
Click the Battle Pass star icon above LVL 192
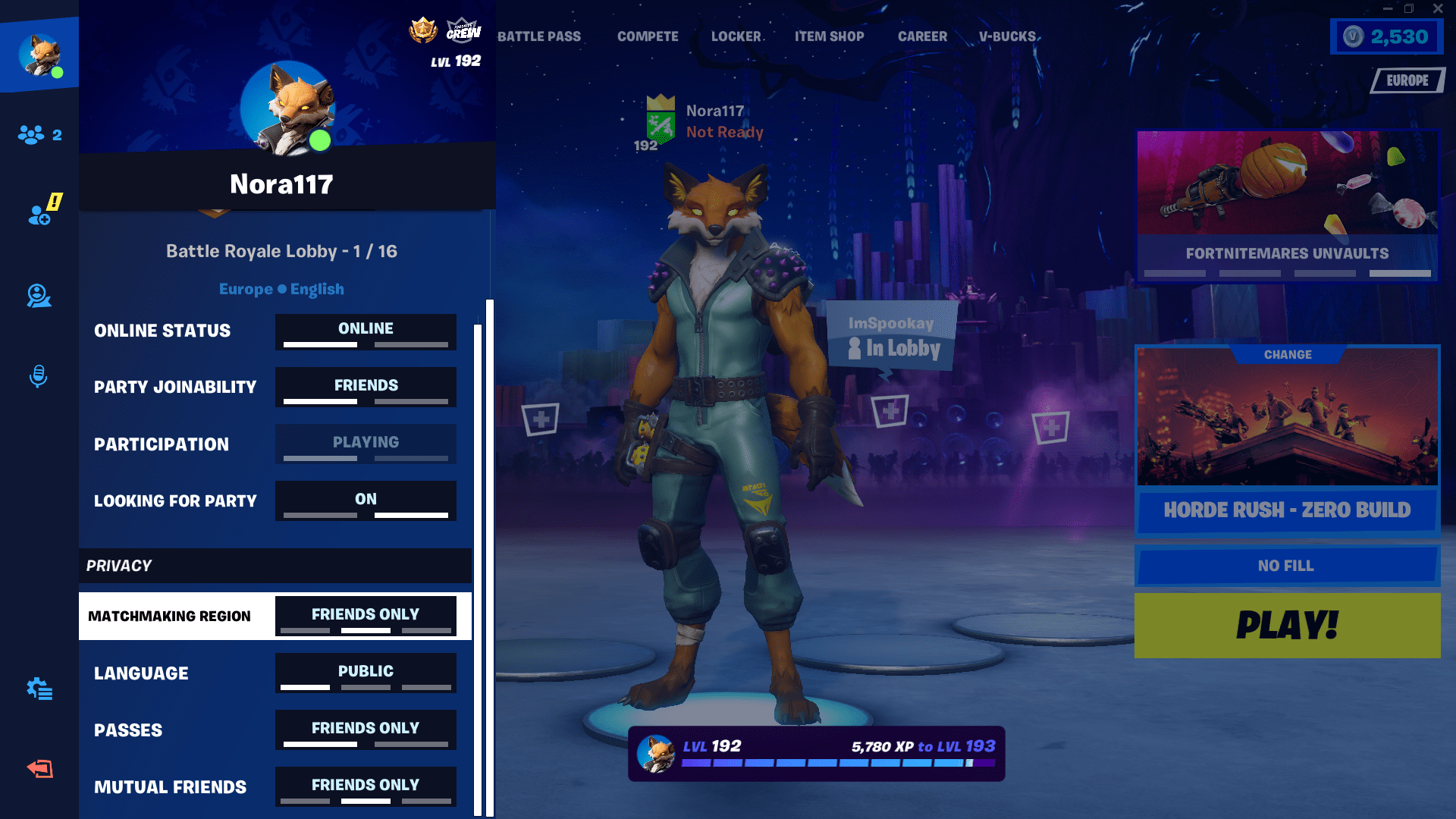click(424, 31)
